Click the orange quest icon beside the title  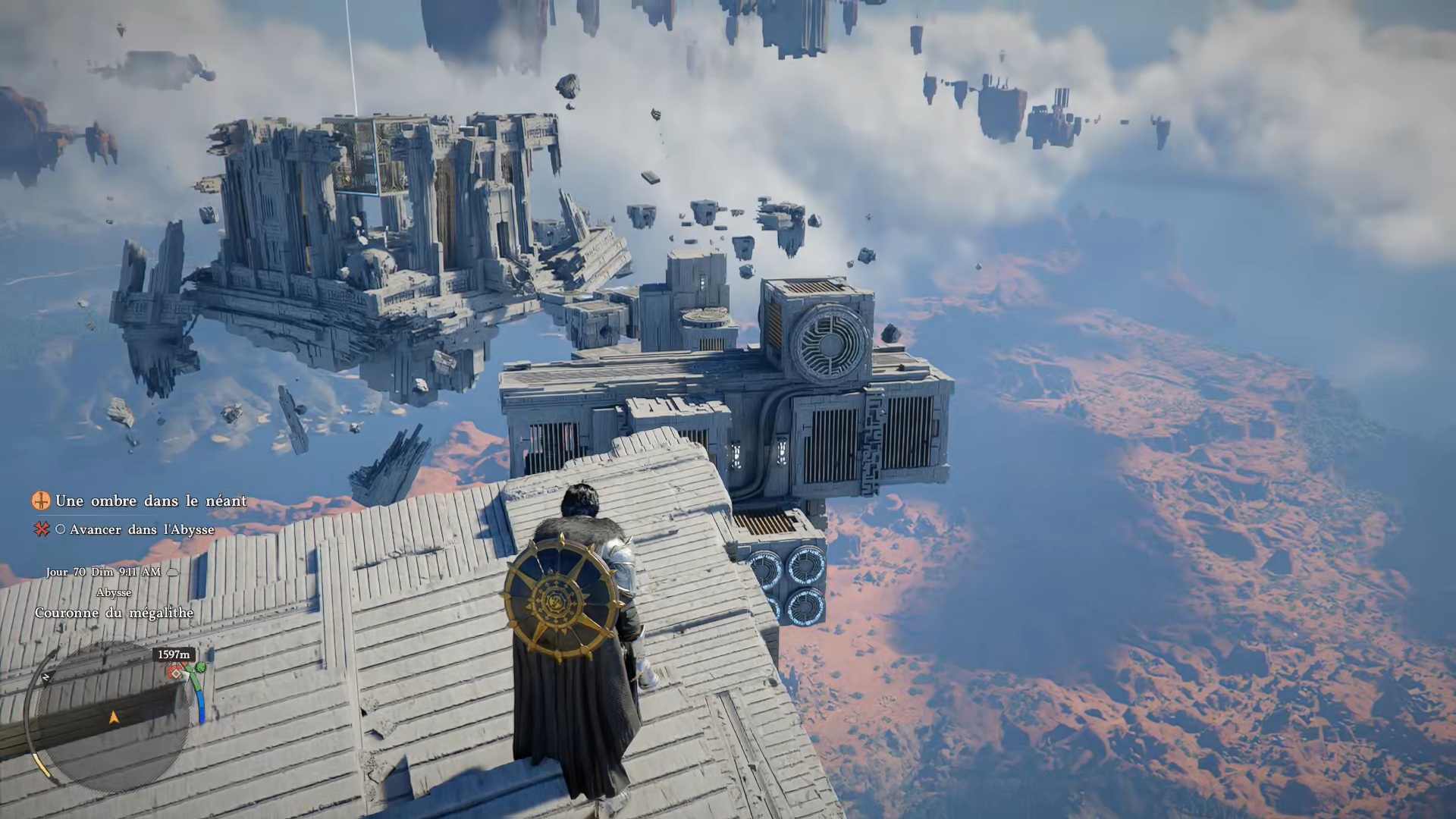[x=41, y=500]
